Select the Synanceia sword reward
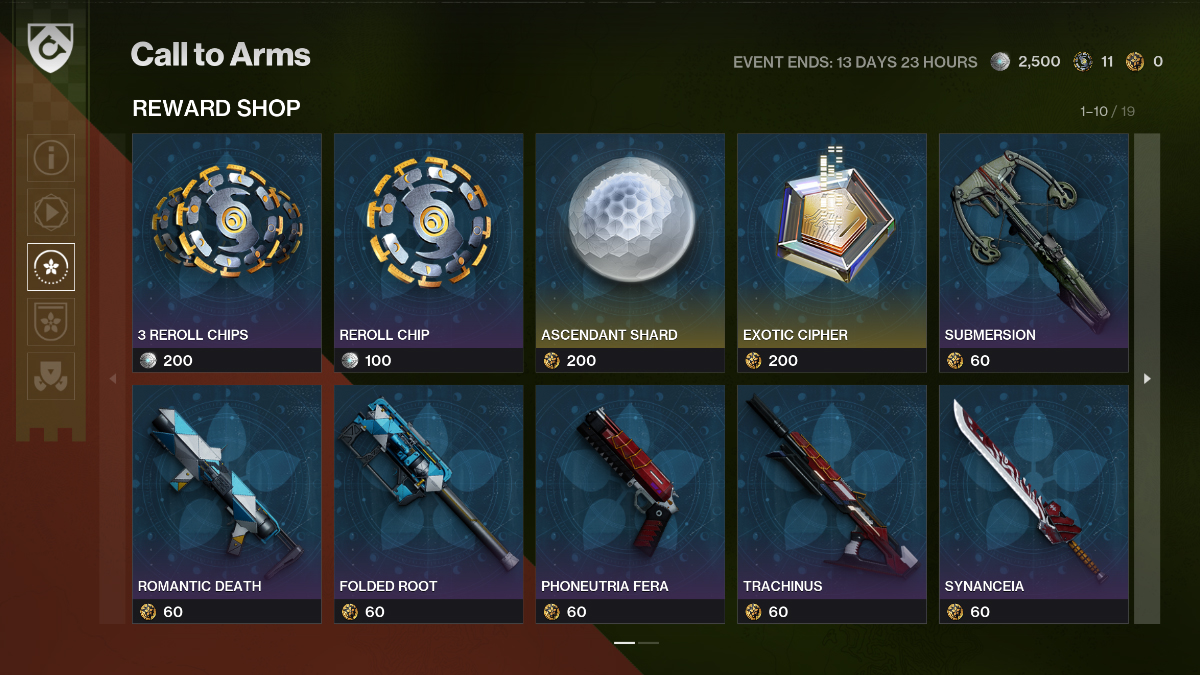The width and height of the screenshot is (1200, 675). tap(1033, 504)
